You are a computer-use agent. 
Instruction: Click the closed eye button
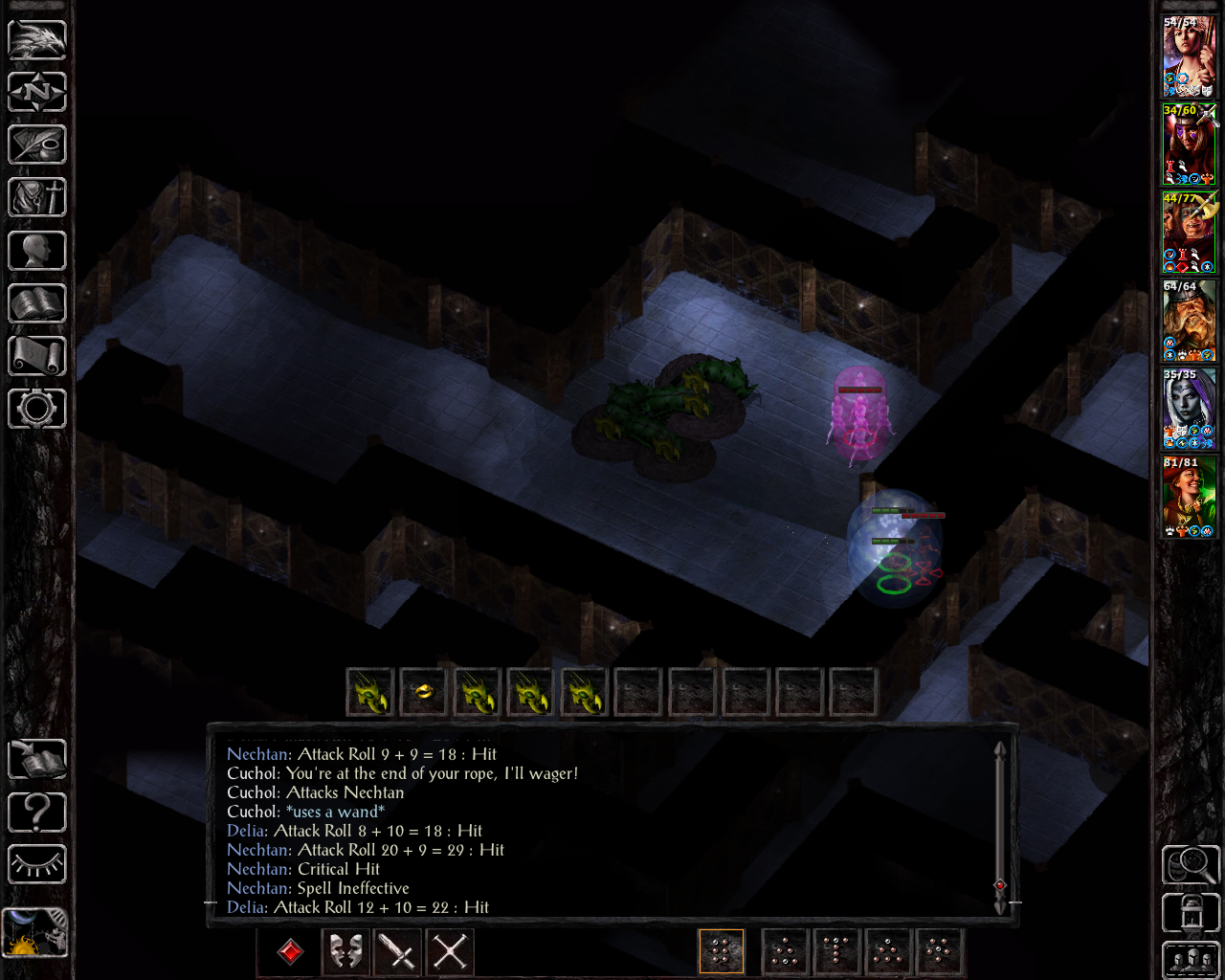[37, 865]
